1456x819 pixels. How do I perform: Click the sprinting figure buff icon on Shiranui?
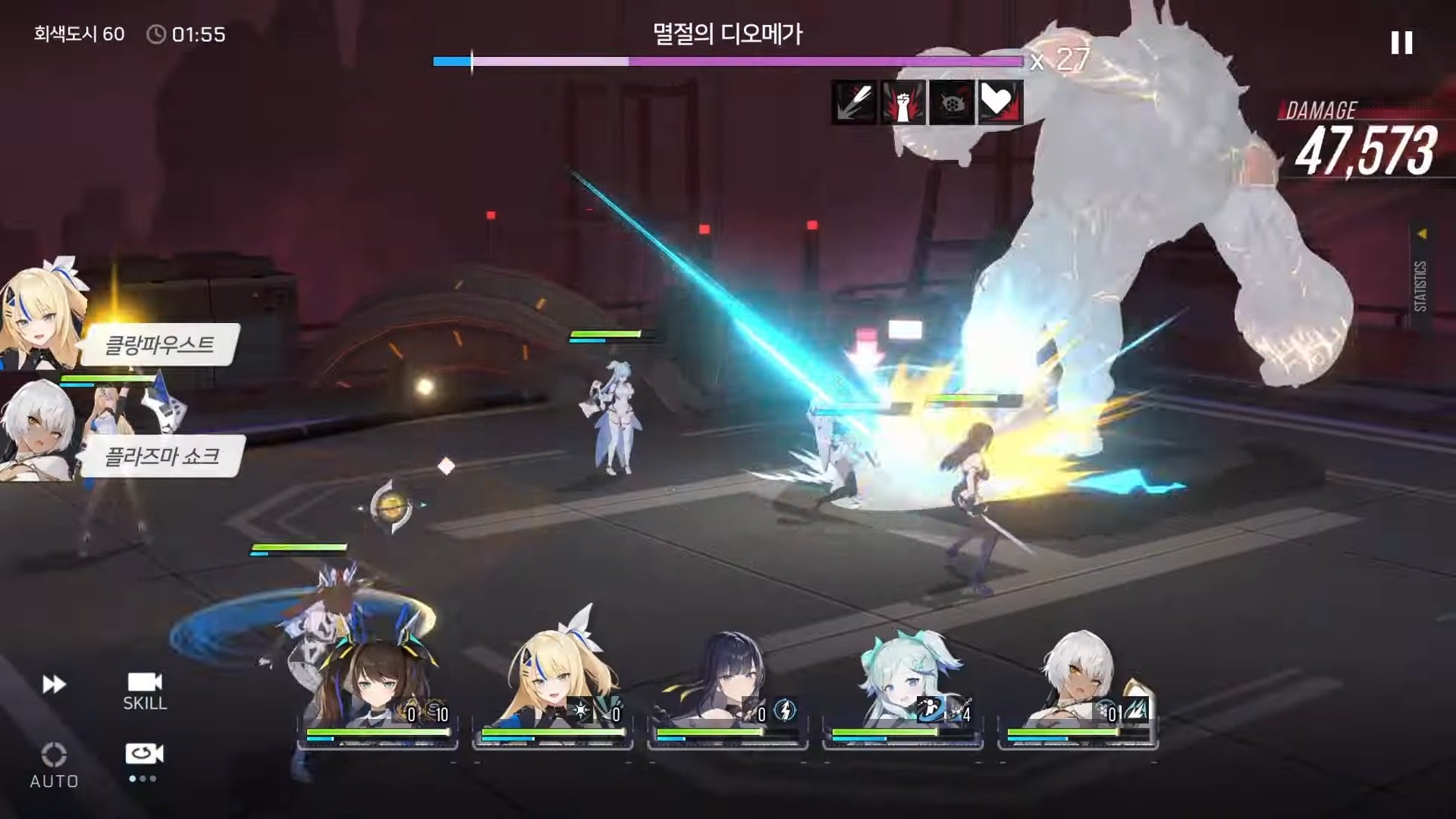(930, 709)
